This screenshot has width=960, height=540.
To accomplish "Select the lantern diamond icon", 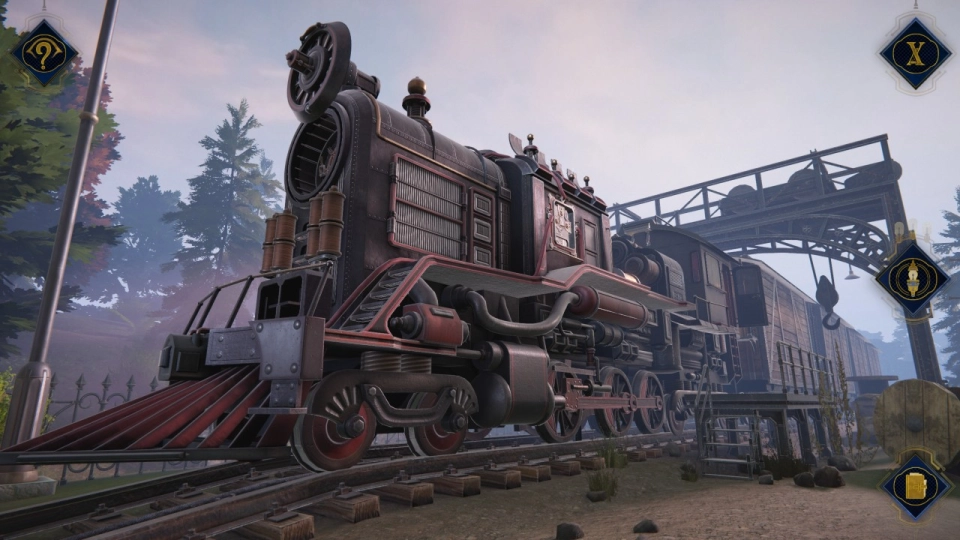I will point(911,278).
